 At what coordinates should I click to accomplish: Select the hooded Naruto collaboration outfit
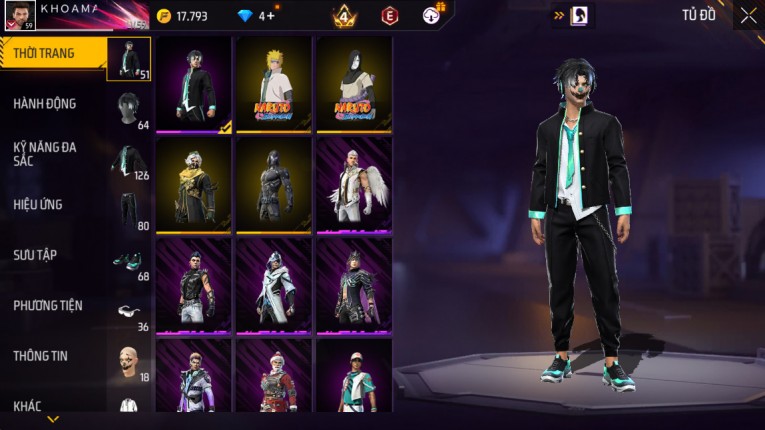coord(353,84)
